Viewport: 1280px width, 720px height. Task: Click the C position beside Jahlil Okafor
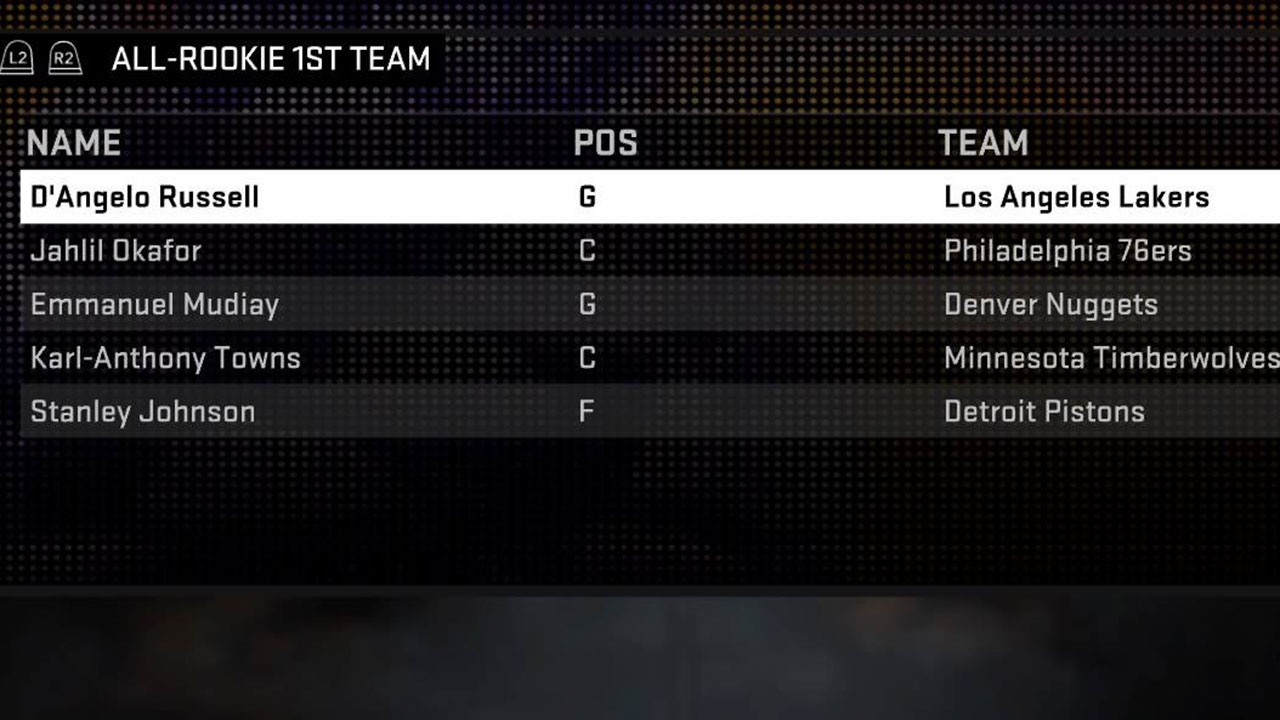click(x=587, y=251)
